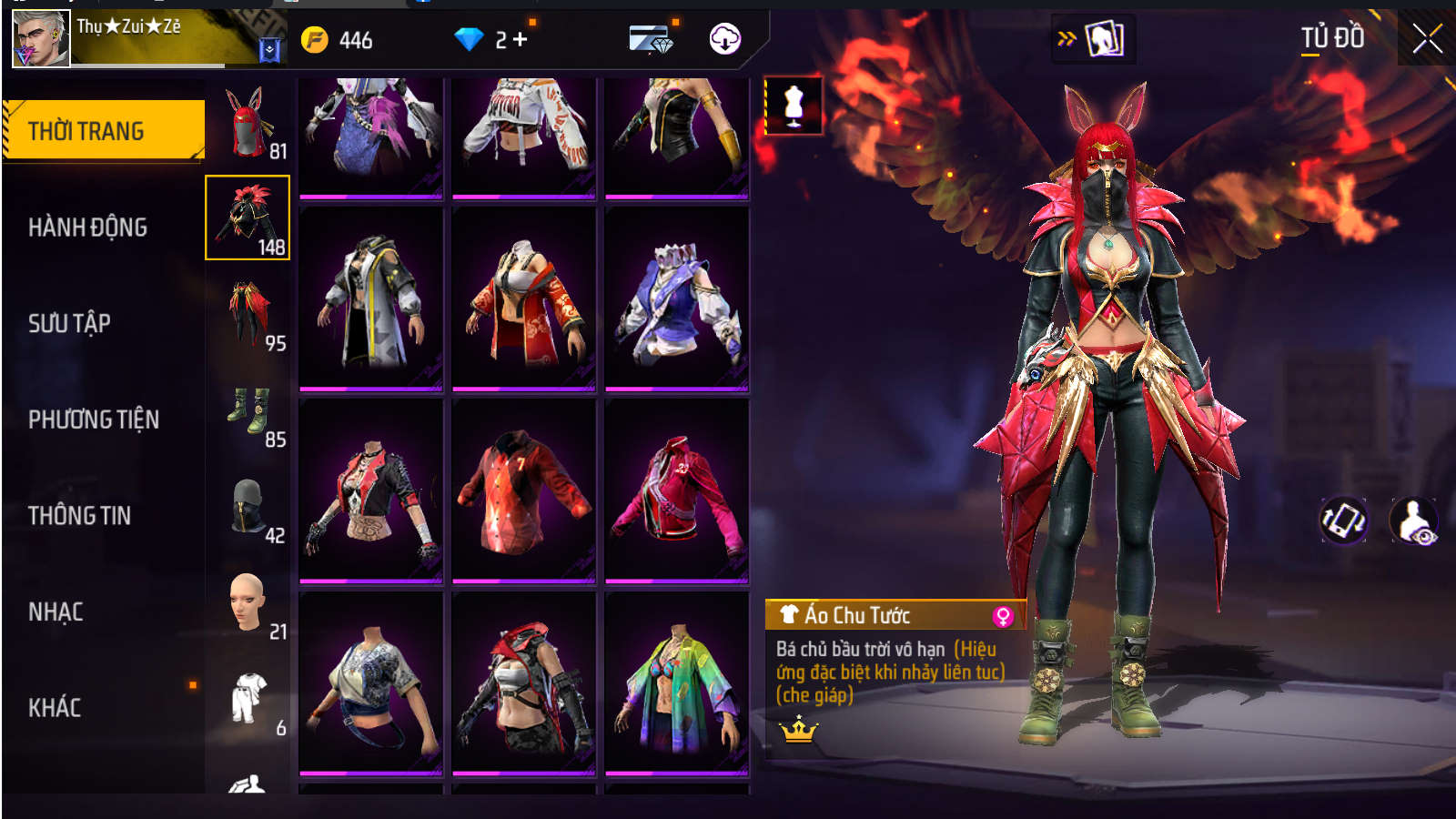
Task: Open the SƯU TẬP collection menu
Action: click(69, 323)
